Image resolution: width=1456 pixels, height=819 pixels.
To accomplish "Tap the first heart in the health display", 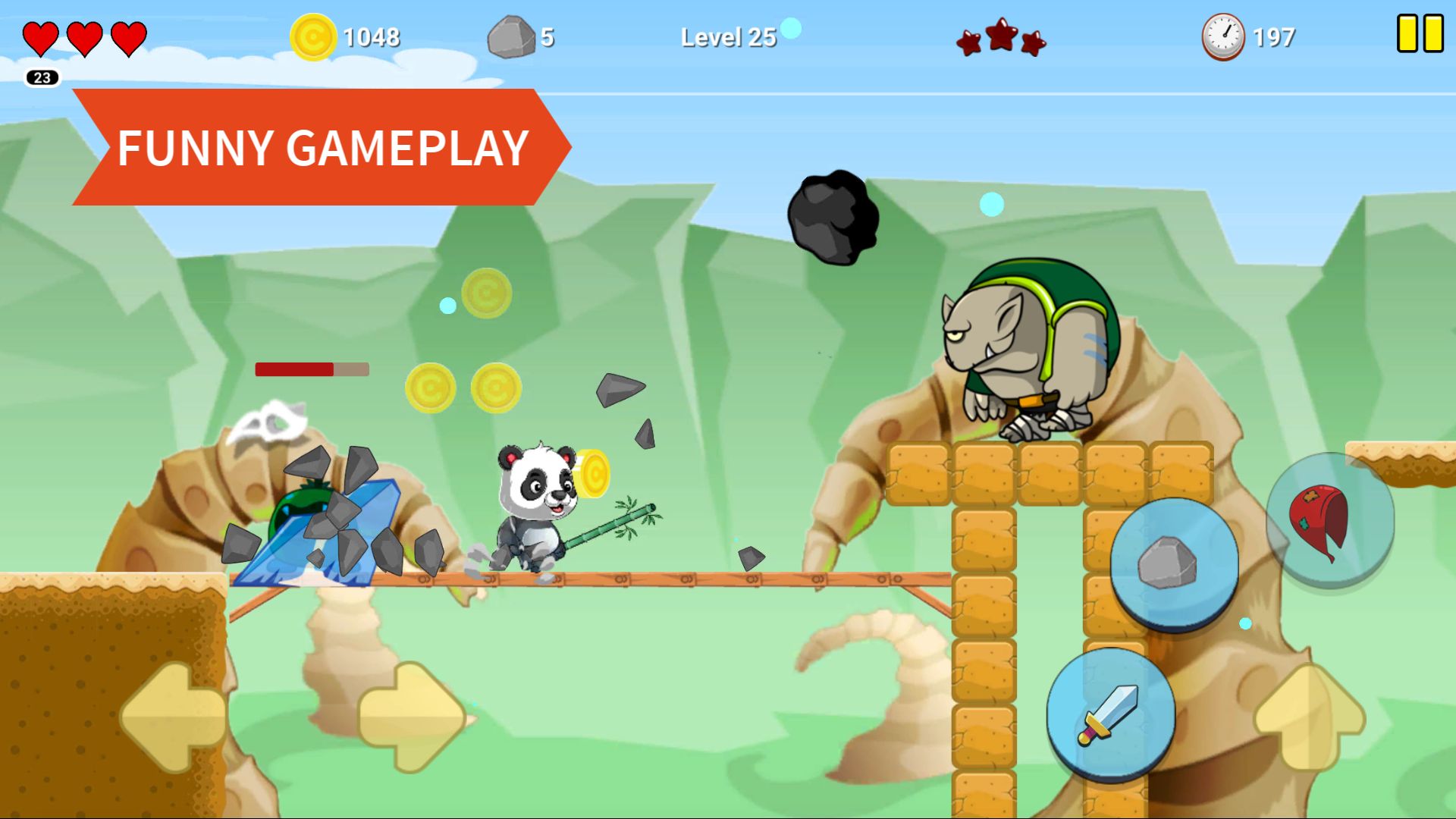I will pos(43,36).
